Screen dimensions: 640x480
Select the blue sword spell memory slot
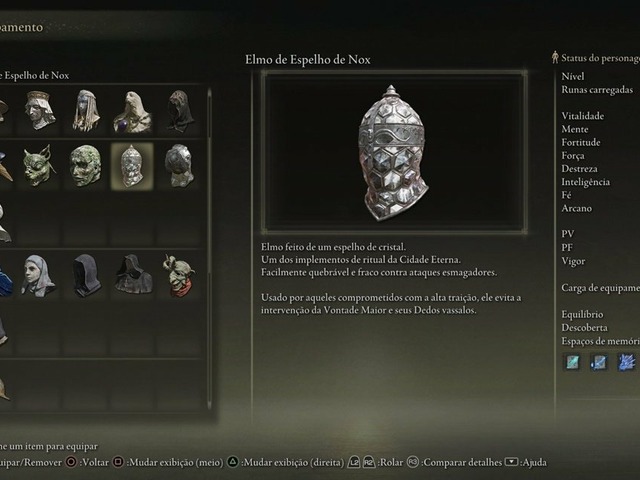[598, 362]
